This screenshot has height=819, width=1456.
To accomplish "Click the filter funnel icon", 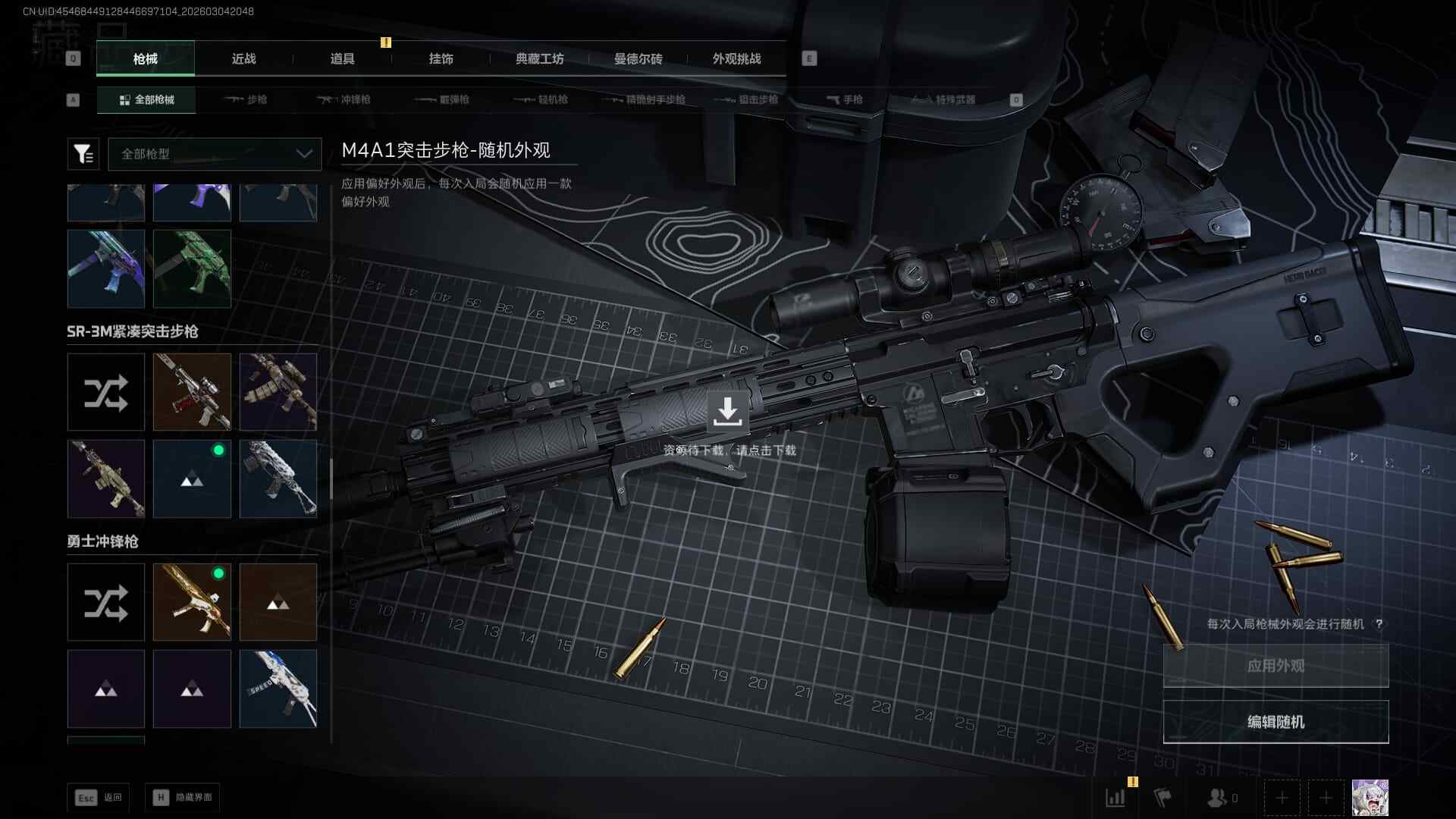I will pos(83,154).
